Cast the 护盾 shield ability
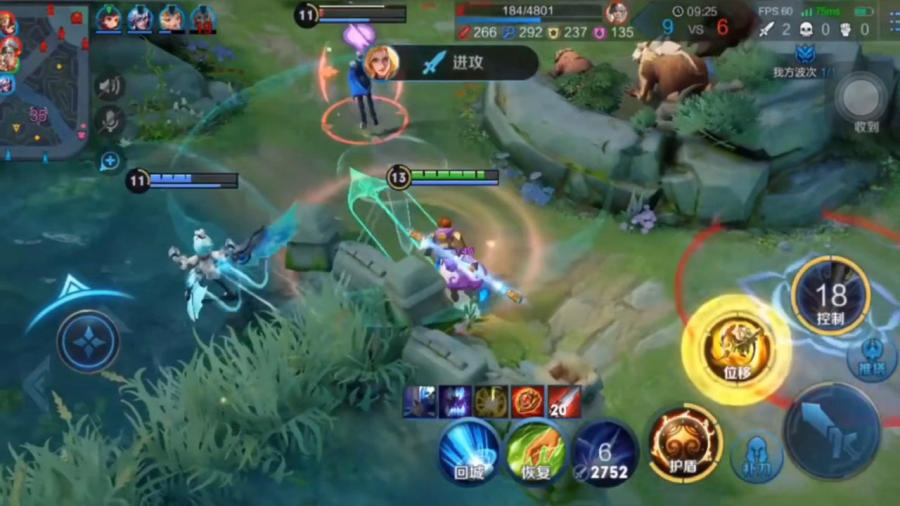 click(x=685, y=443)
